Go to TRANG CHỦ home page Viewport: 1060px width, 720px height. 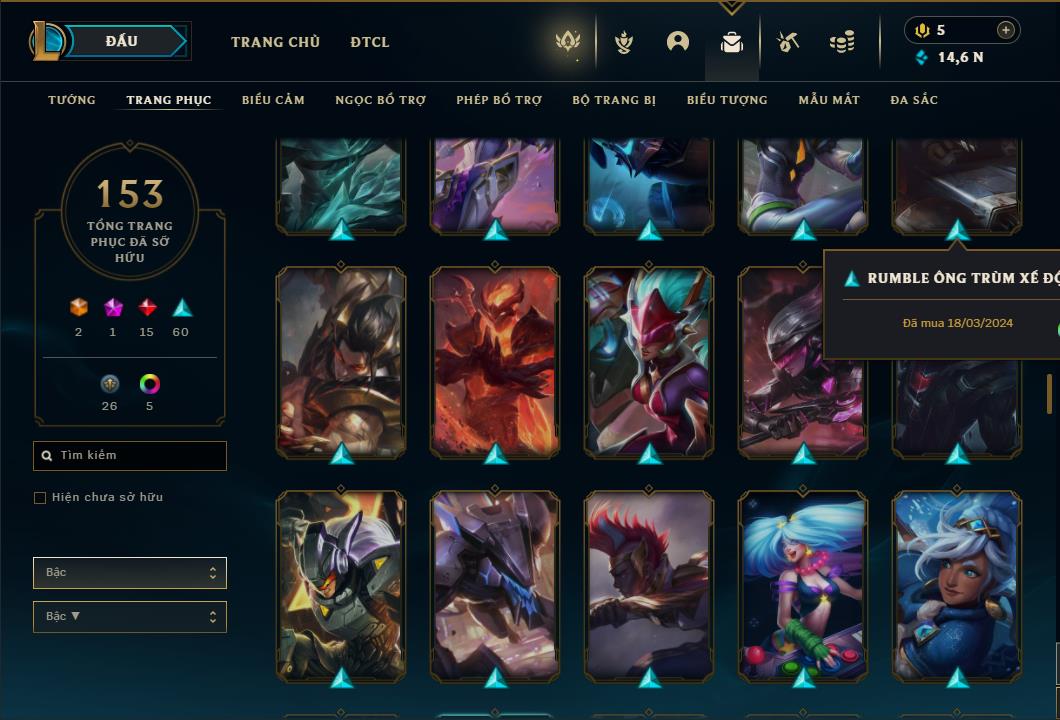[275, 42]
